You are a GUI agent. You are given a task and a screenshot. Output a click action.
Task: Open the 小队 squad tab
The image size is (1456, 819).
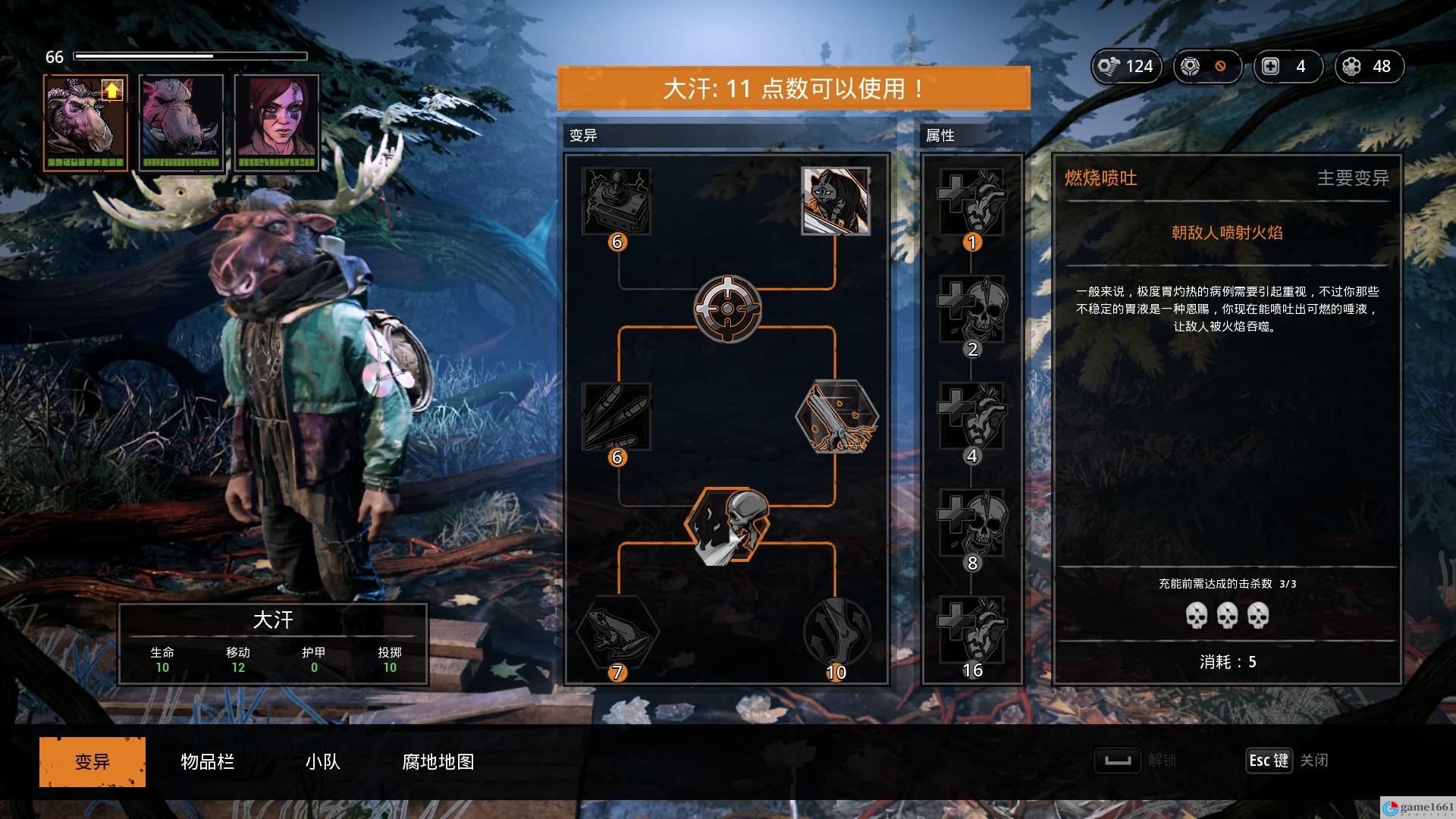(x=322, y=761)
